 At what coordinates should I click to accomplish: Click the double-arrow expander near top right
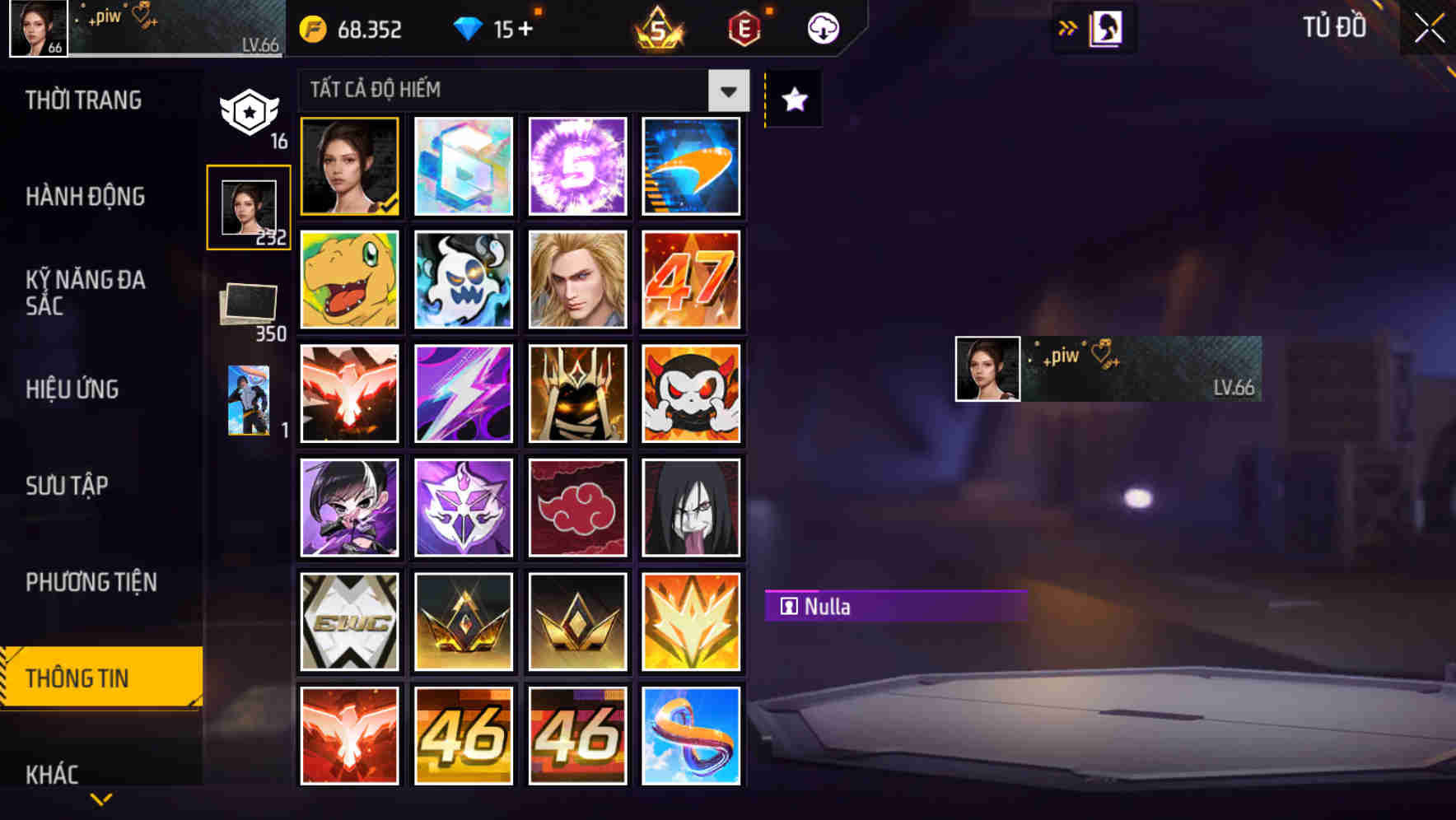coord(1068,27)
